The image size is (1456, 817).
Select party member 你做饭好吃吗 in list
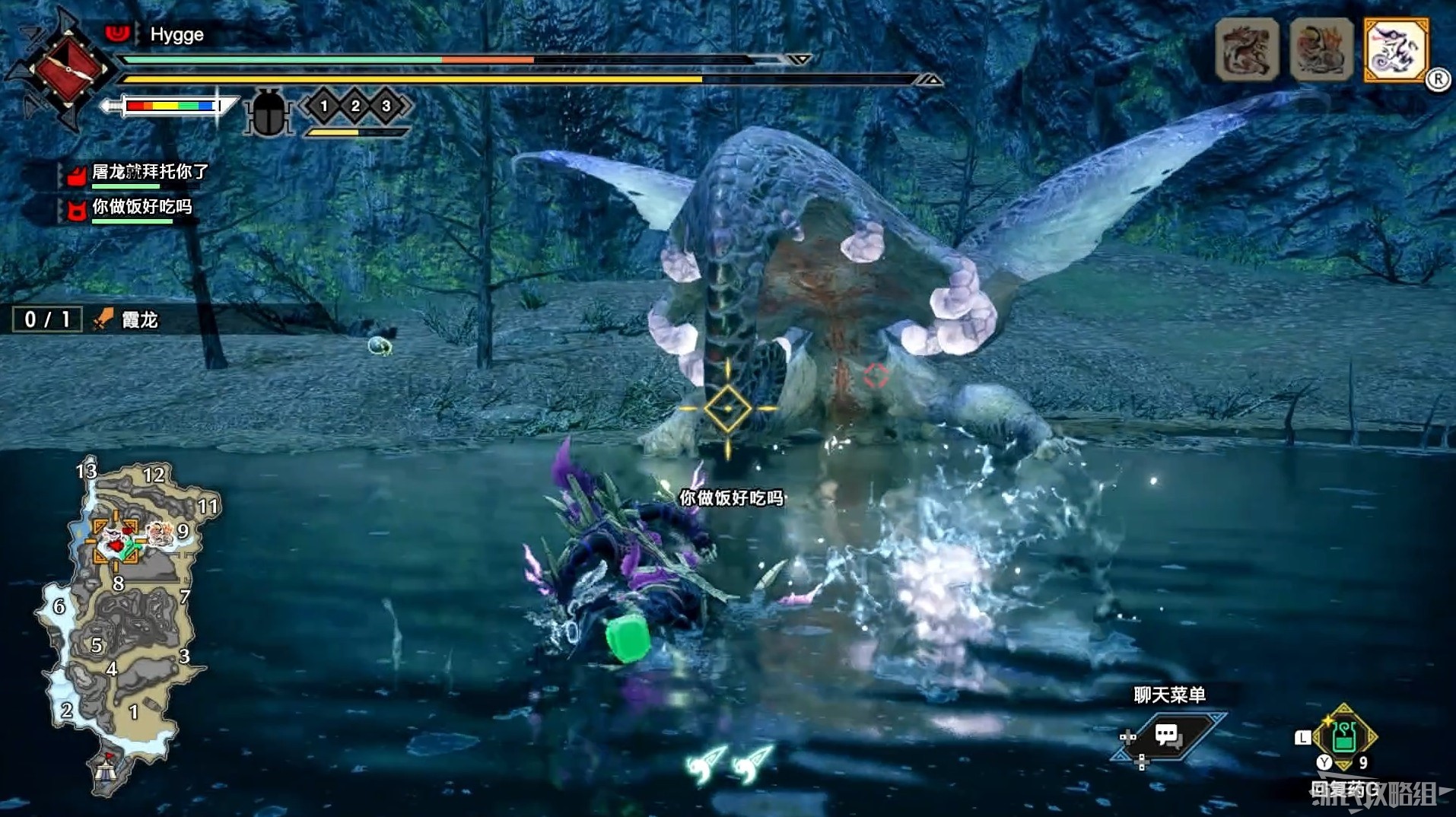(x=141, y=207)
